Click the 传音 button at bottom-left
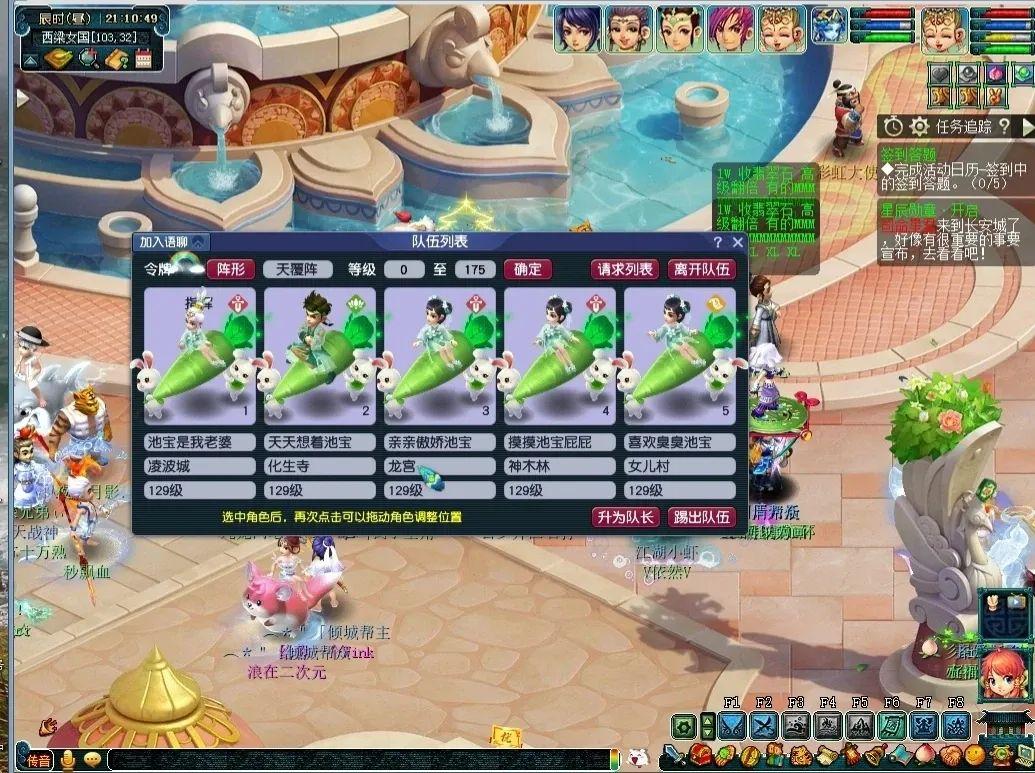The width and height of the screenshot is (1035, 773). pos(40,760)
